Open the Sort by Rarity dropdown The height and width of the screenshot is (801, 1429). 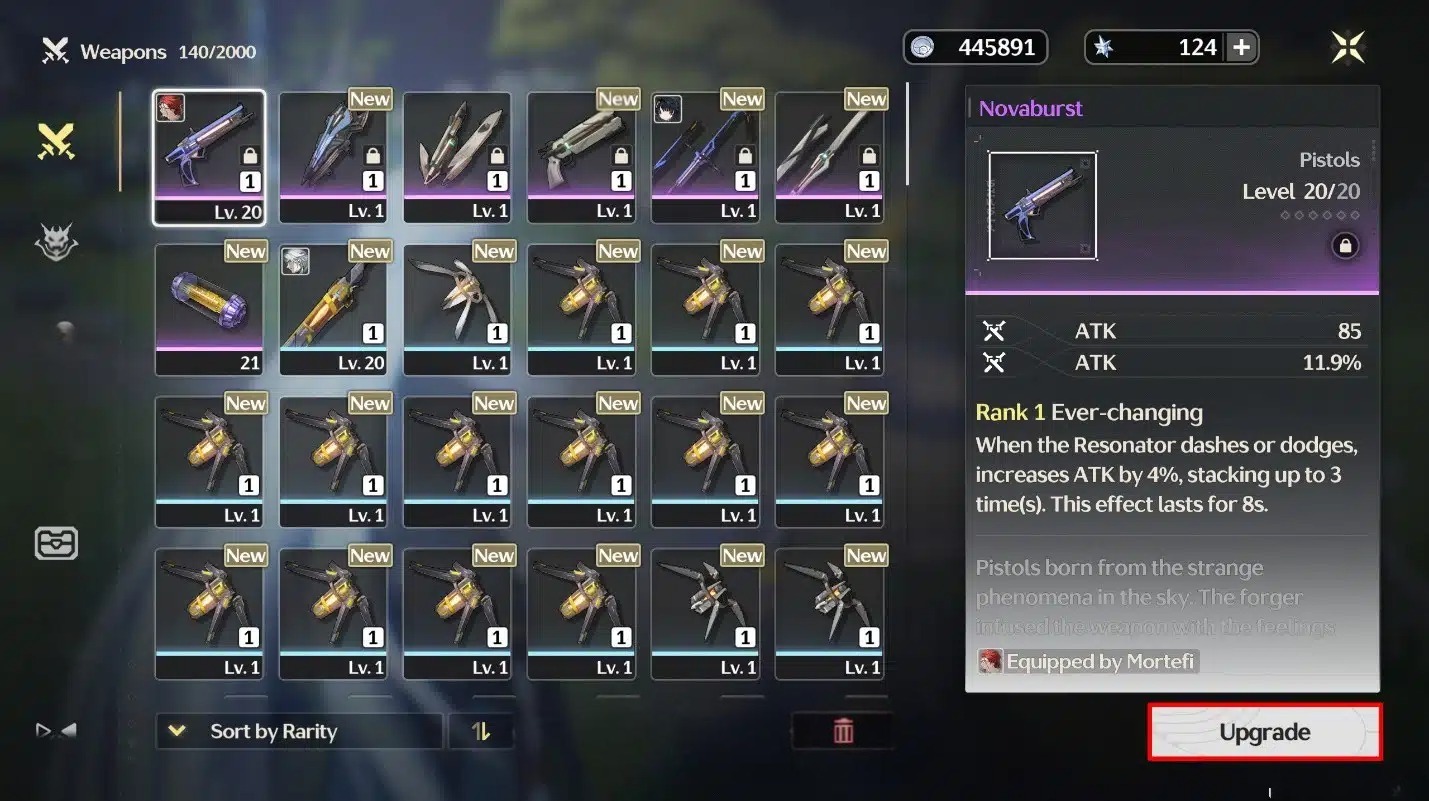(298, 731)
